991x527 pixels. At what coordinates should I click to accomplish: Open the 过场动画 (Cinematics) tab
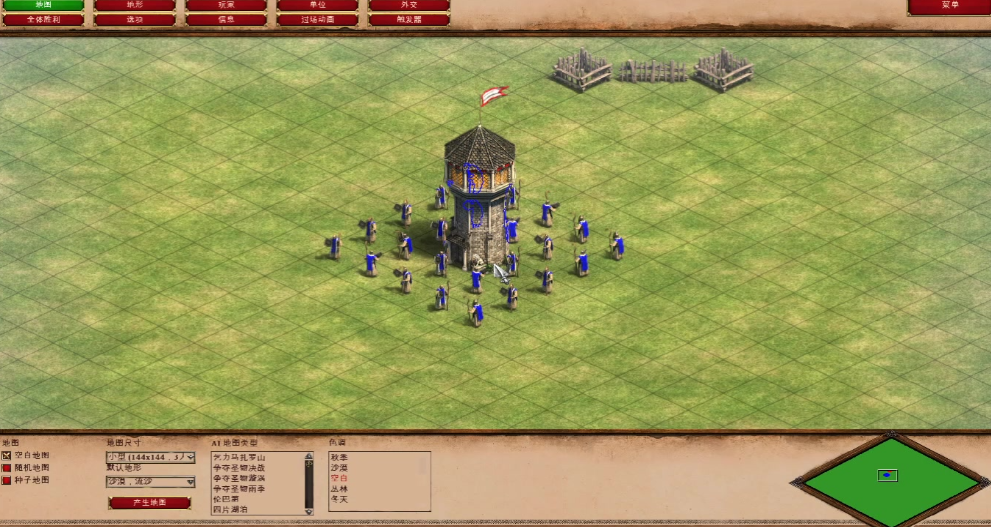coord(317,19)
